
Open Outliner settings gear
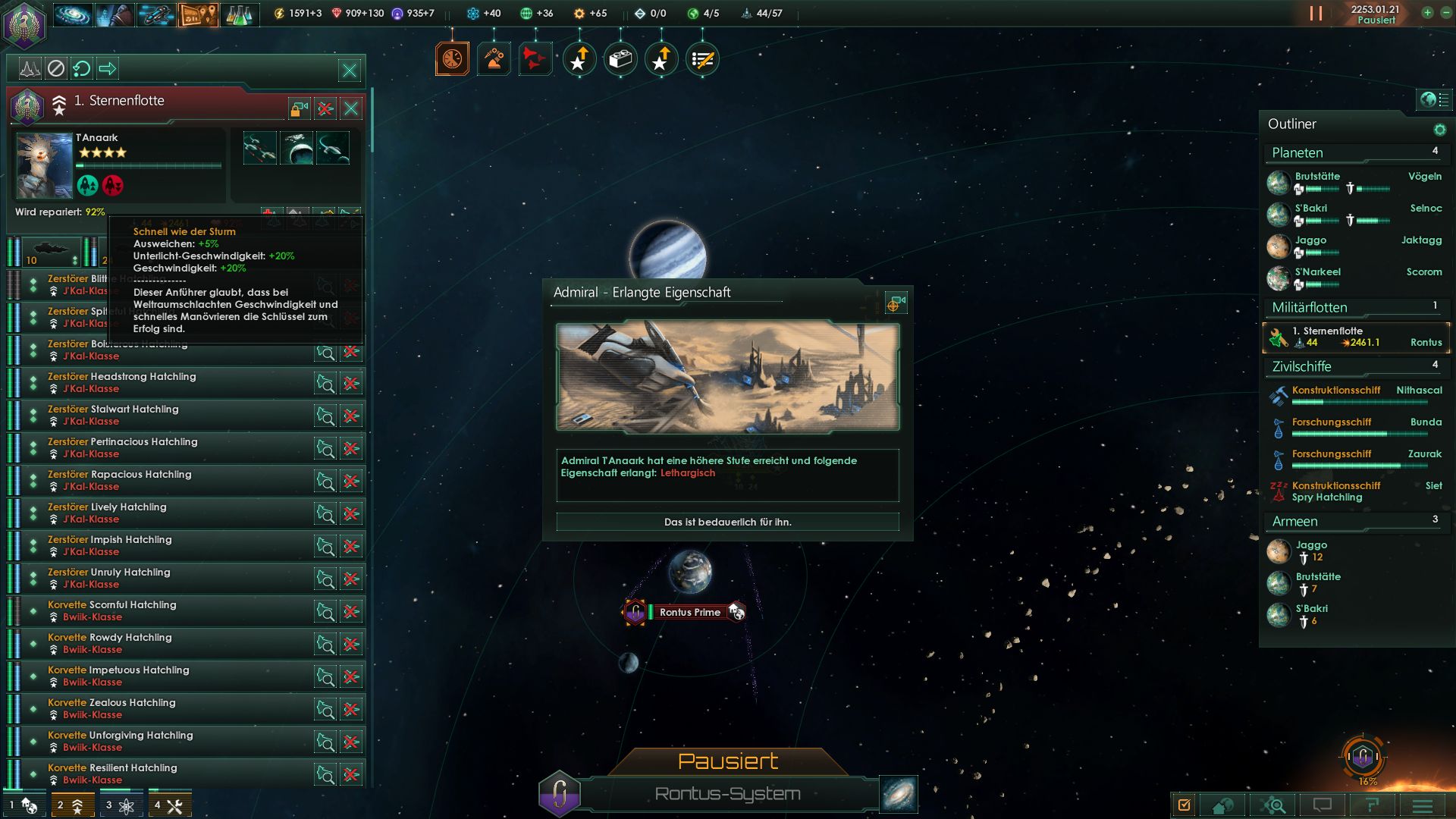pyautogui.click(x=1439, y=130)
